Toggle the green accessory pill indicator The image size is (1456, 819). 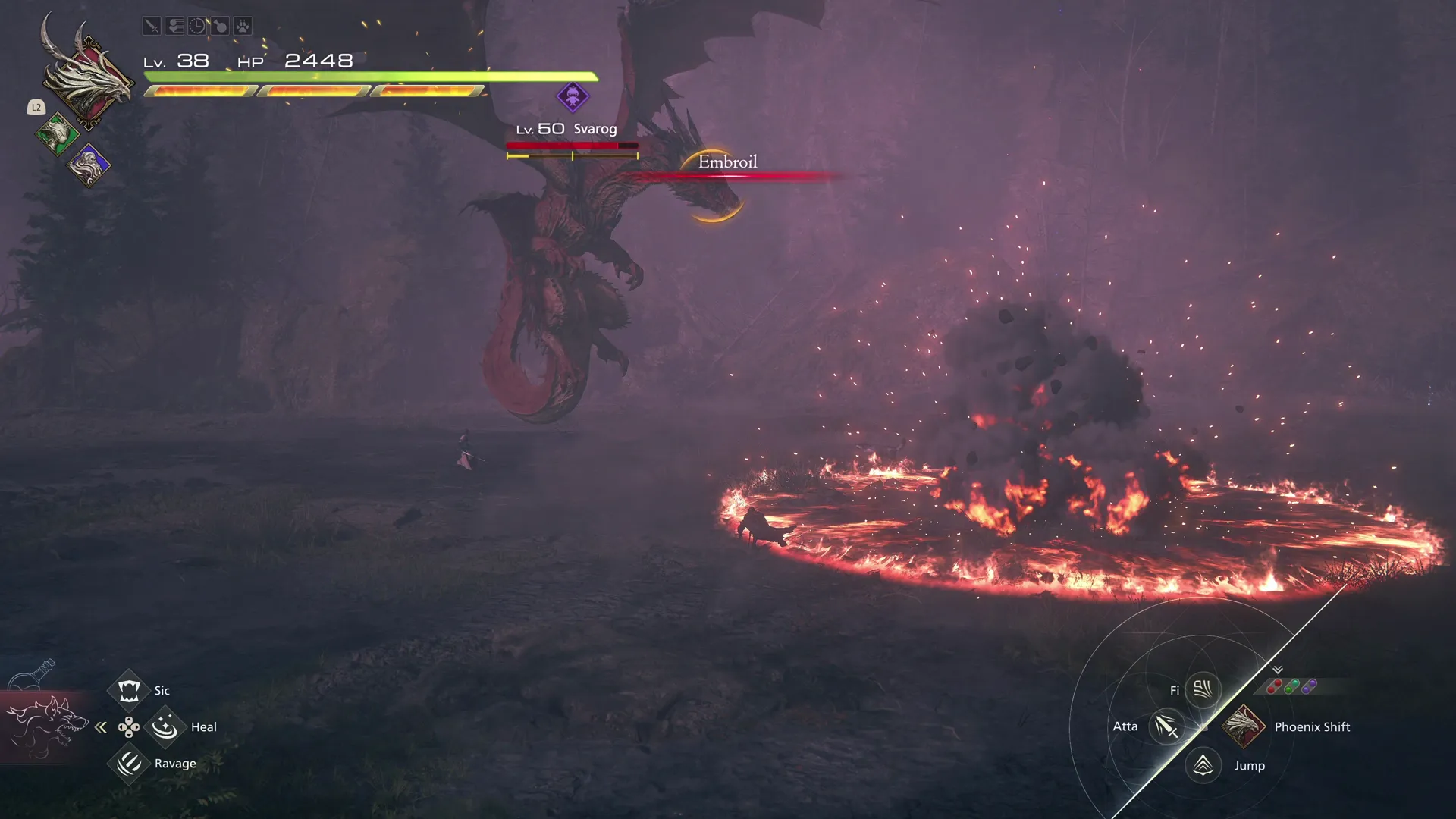click(x=1291, y=686)
